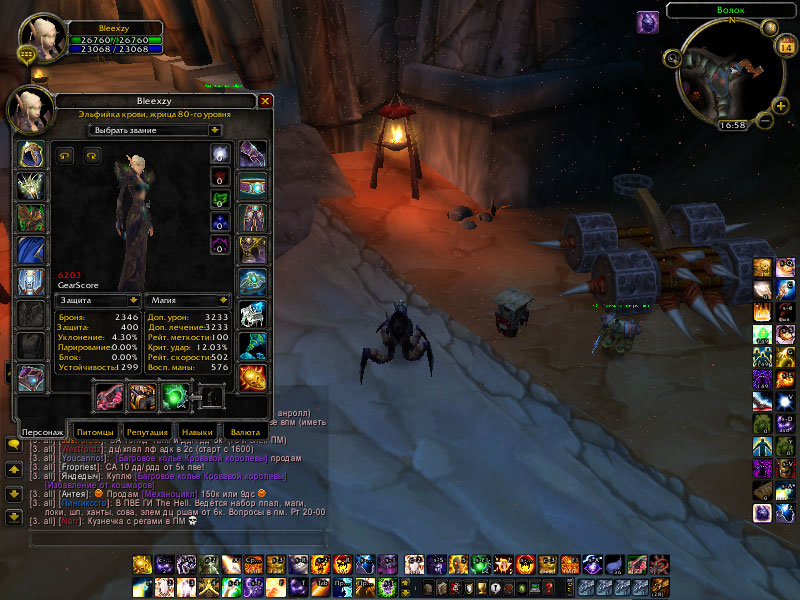
Task: Rotate the character model right
Action: pyautogui.click(x=92, y=155)
